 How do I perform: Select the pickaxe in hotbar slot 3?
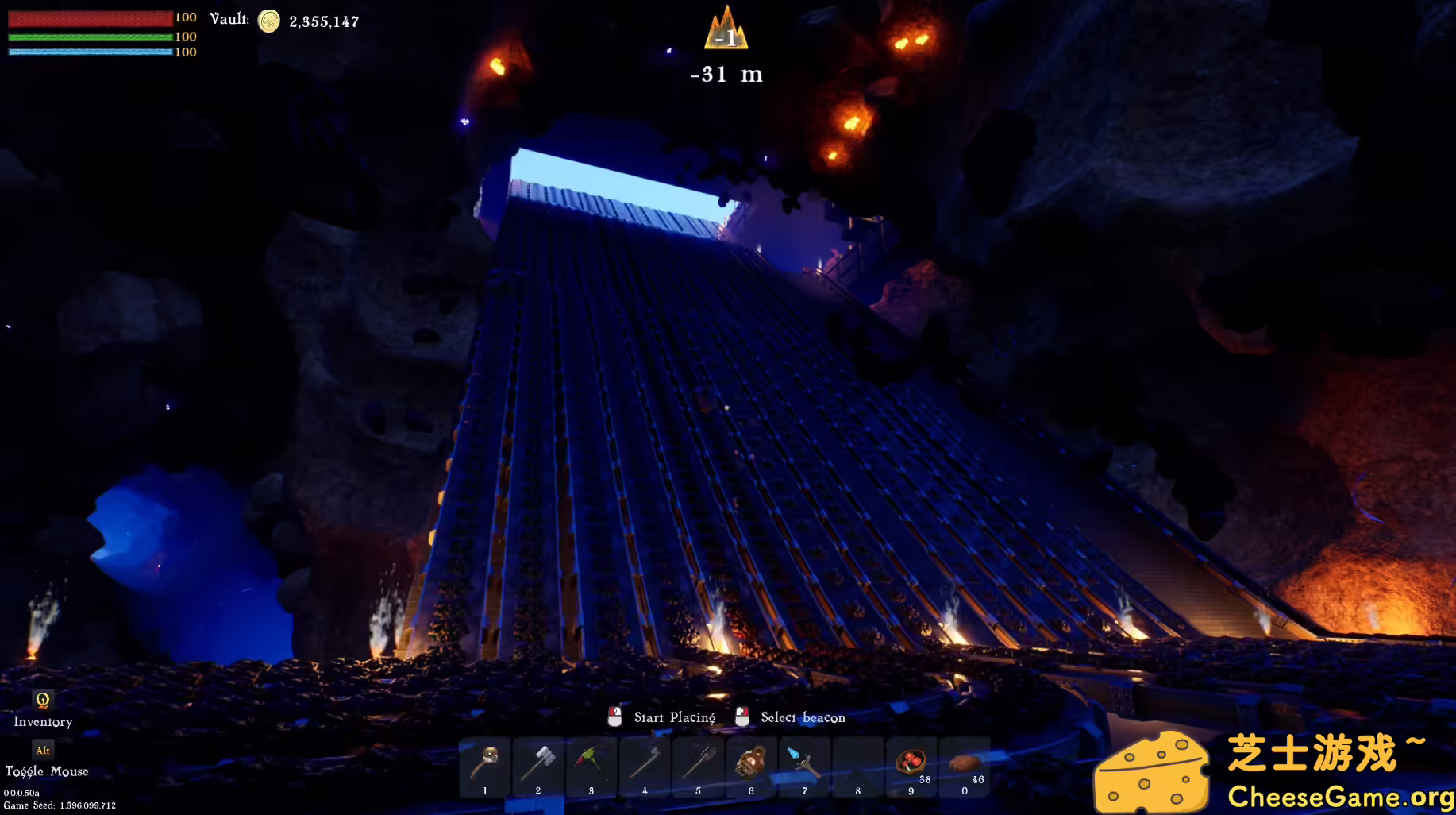[x=591, y=763]
